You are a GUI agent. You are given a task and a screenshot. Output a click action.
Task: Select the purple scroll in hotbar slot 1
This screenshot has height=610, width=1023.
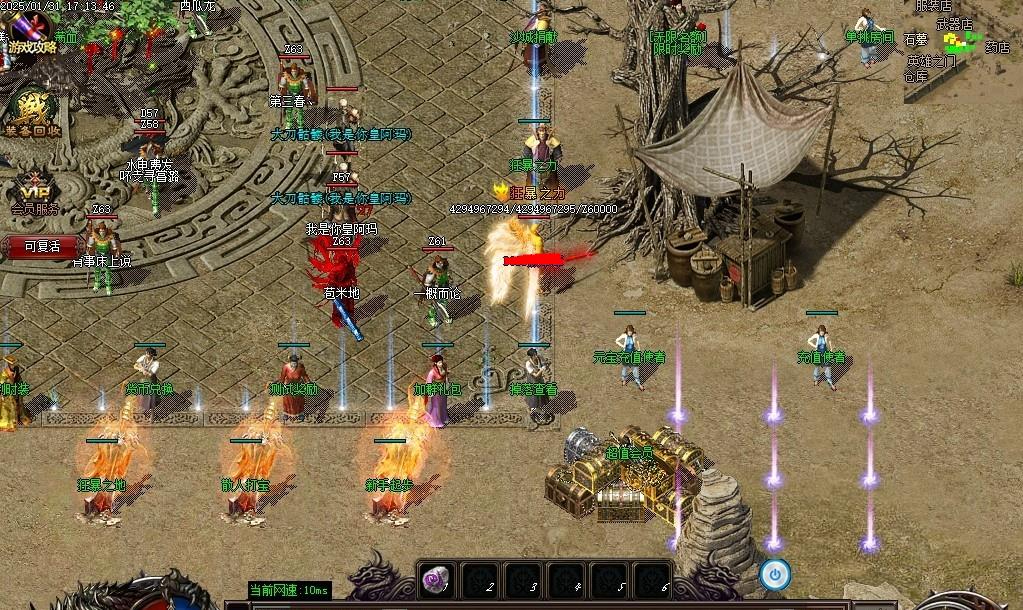[x=438, y=579]
